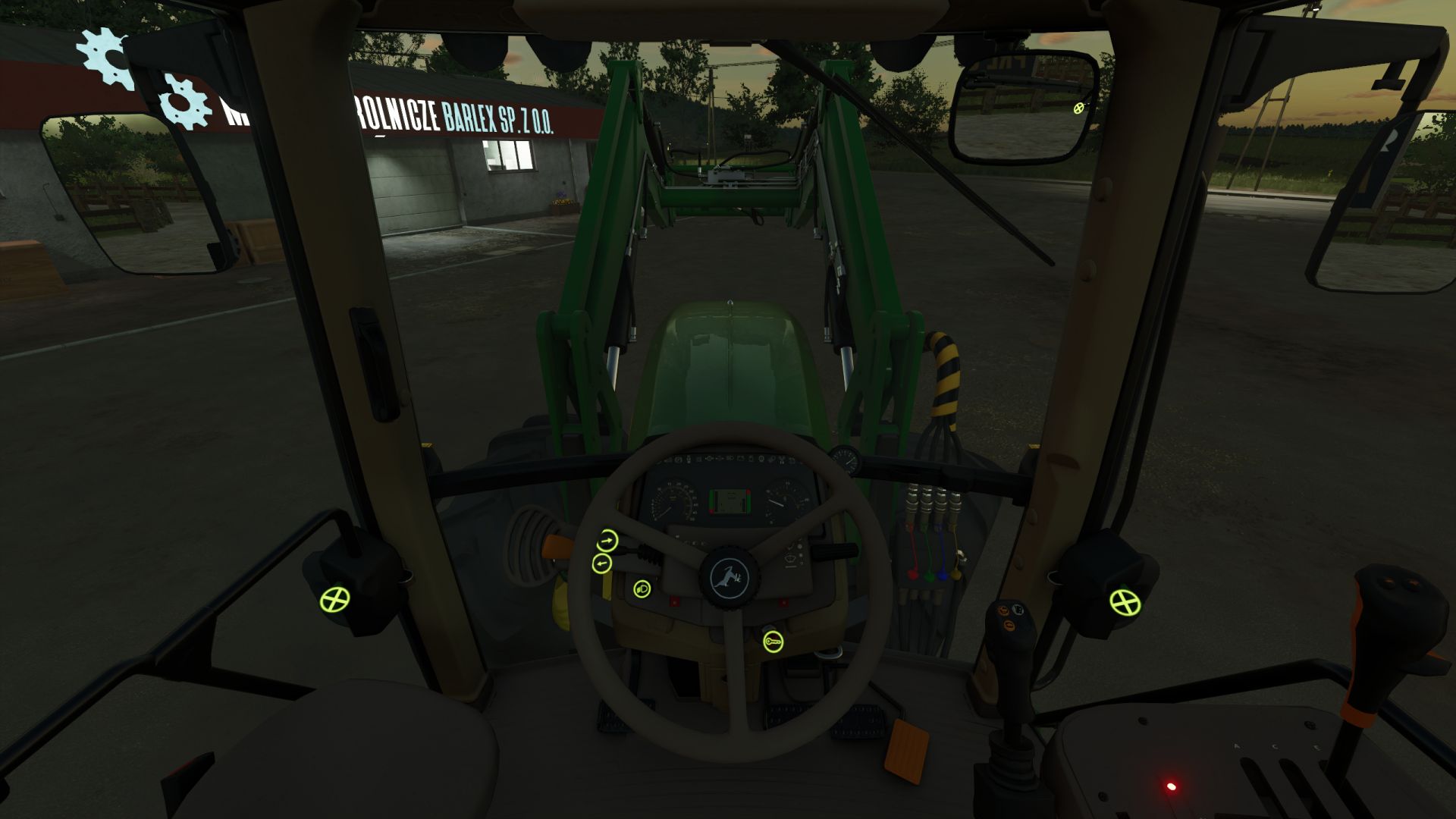The height and width of the screenshot is (819, 1456).
Task: Click the key ignition icon
Action: coord(773,642)
